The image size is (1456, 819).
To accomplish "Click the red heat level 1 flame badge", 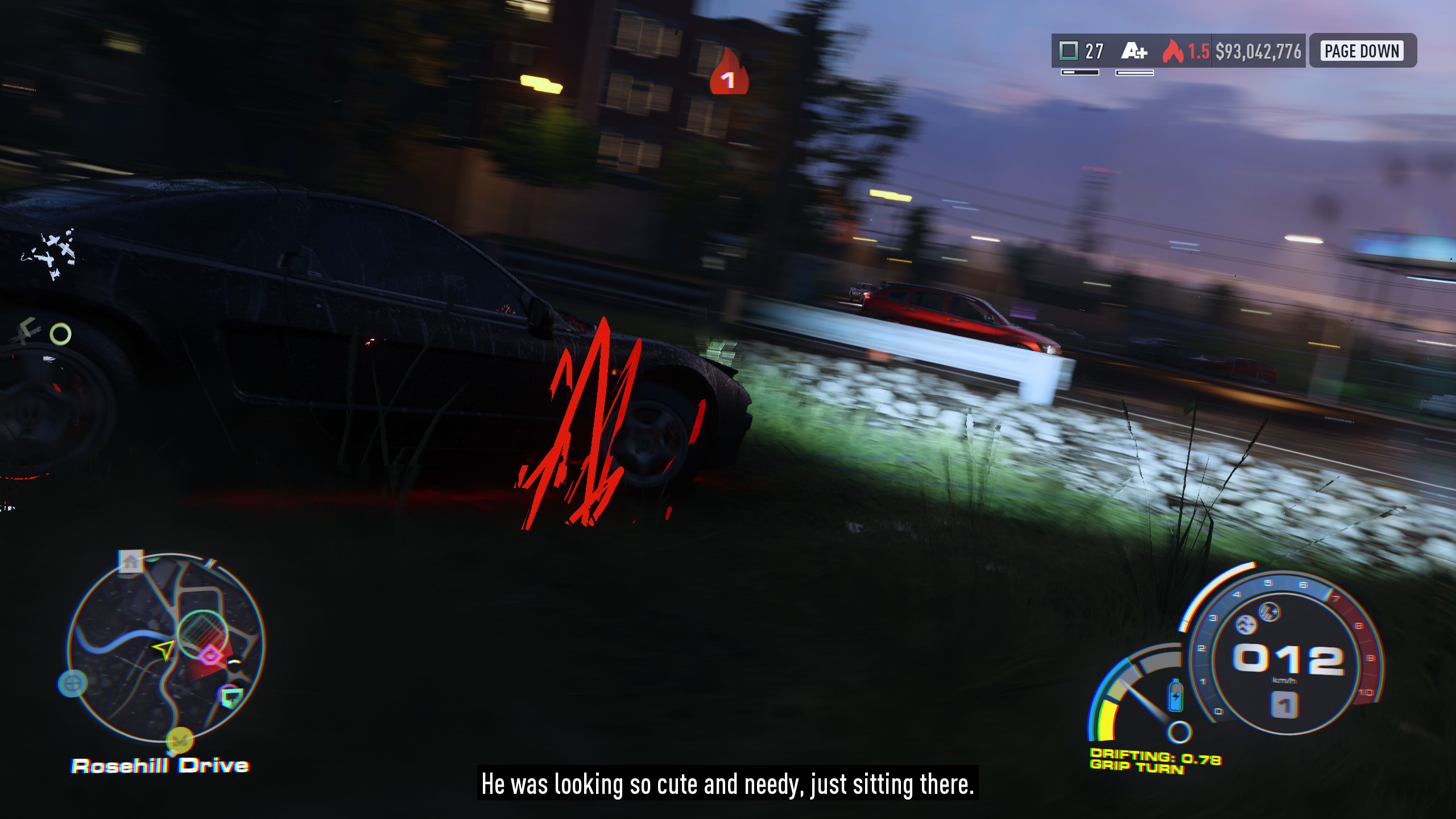I will click(729, 74).
